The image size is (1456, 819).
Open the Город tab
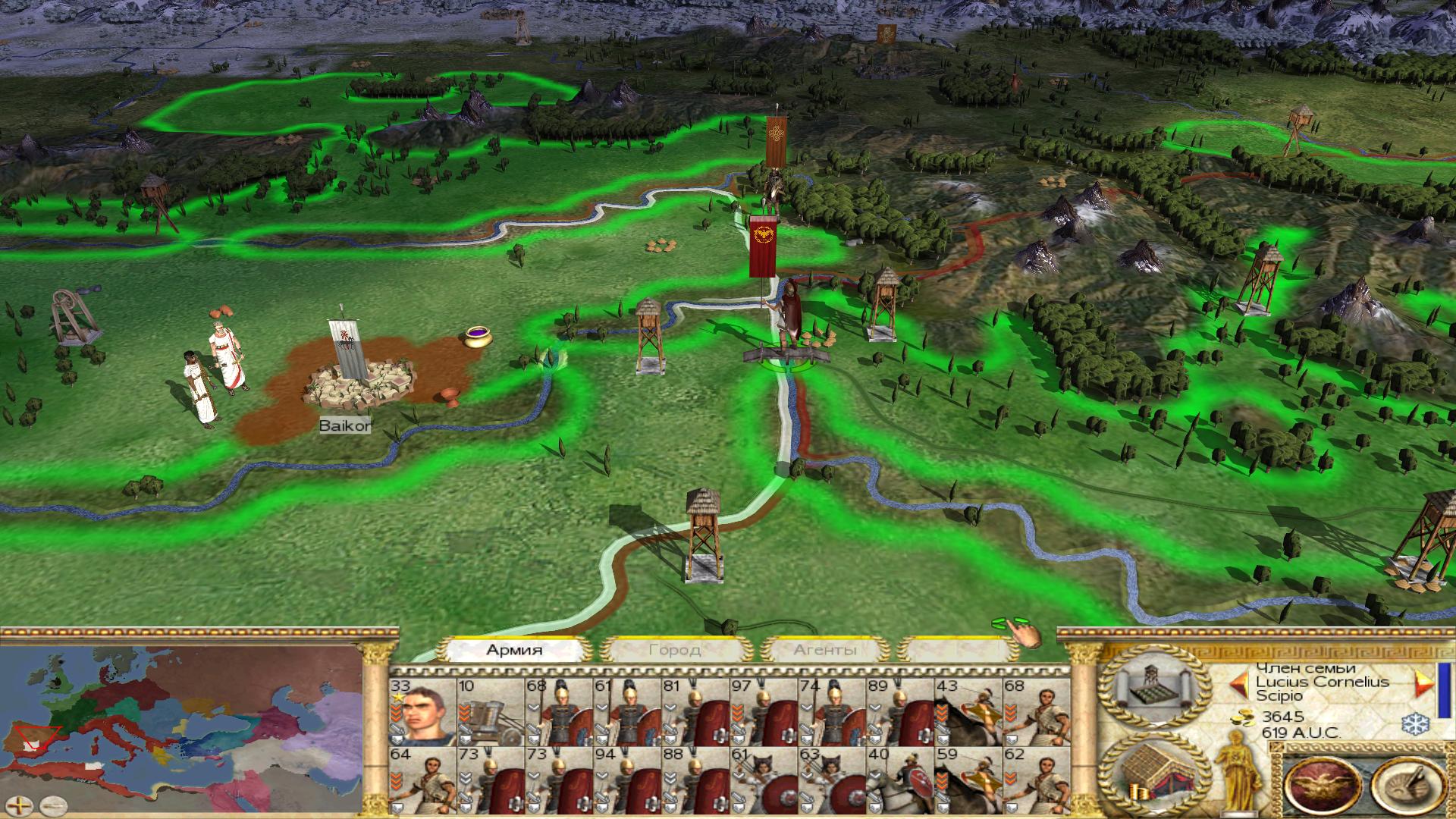(674, 650)
